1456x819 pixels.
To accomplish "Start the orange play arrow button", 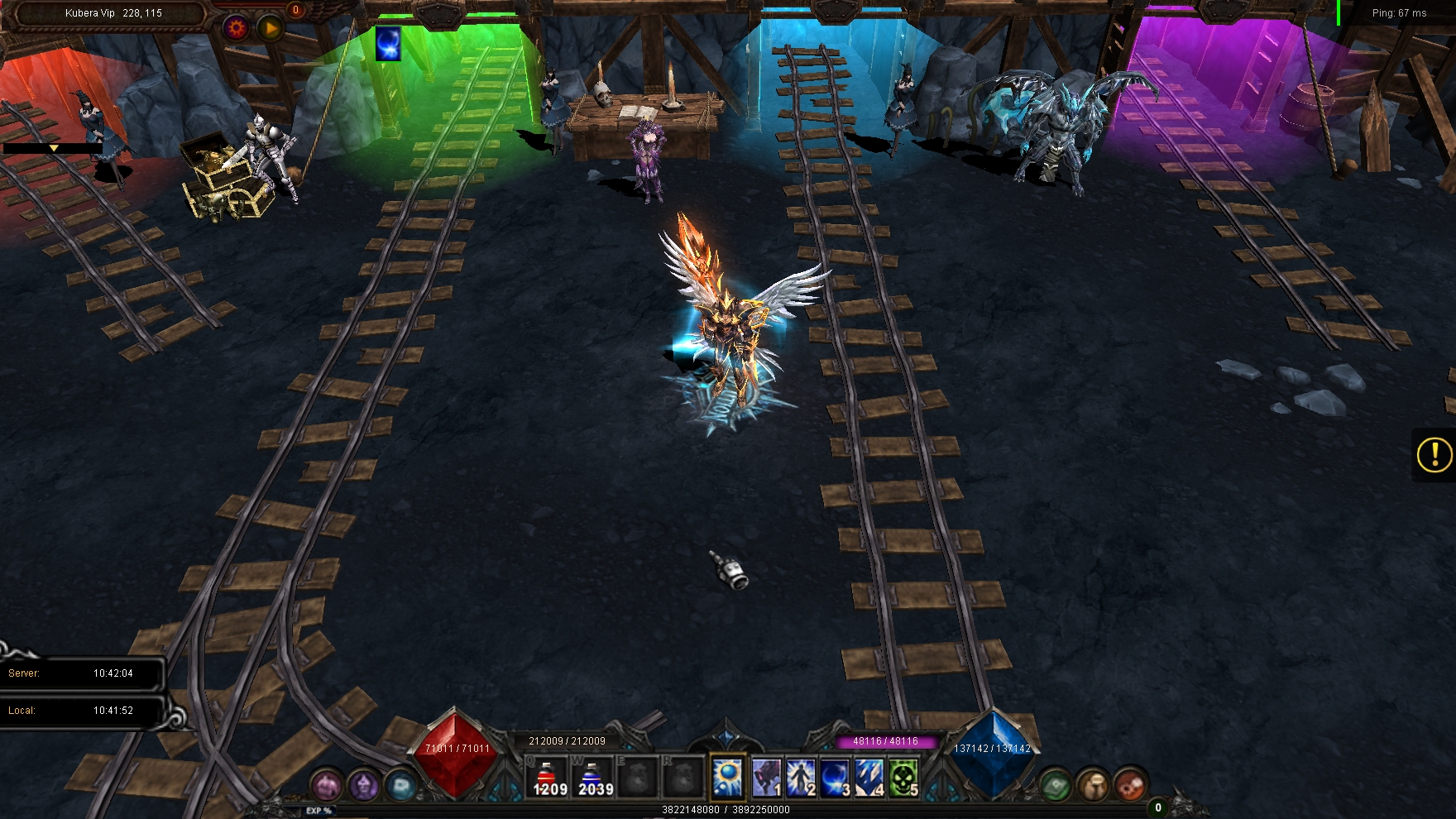I will point(271,29).
